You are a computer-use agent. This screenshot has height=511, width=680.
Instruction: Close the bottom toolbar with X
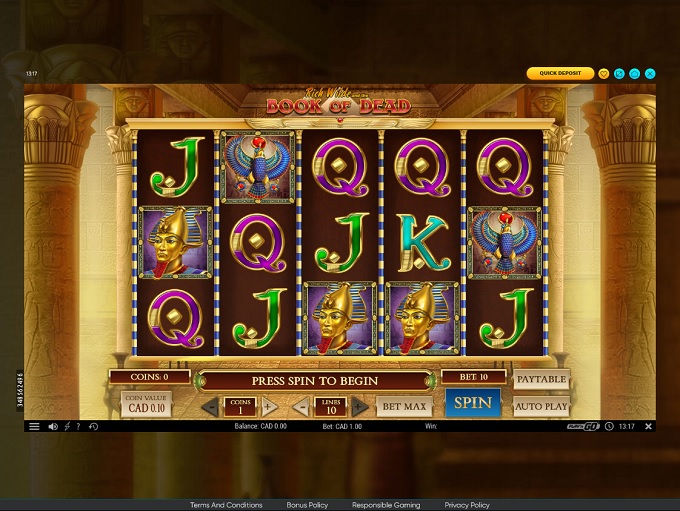[x=648, y=427]
